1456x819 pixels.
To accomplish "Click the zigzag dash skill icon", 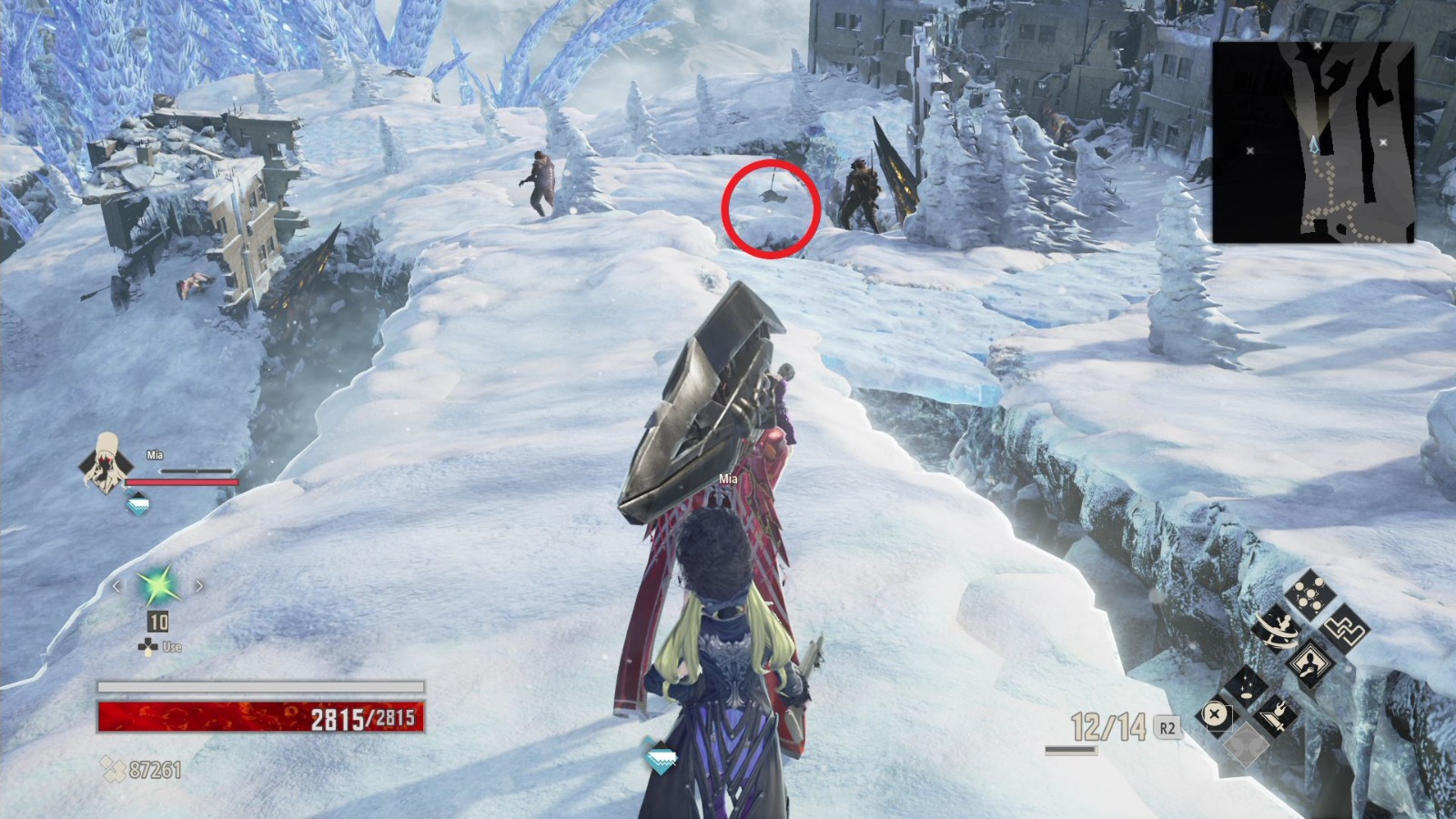I will pyautogui.click(x=1347, y=629).
